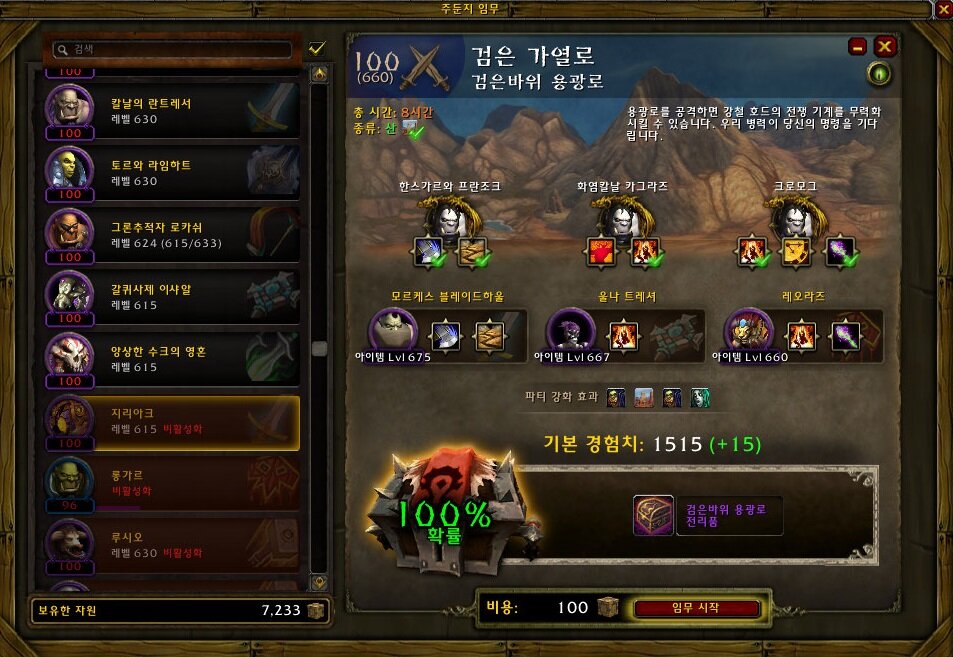This screenshot has height=657, width=953.
Task: Select follower 앙상한 수크의 영혼
Action: (x=172, y=360)
